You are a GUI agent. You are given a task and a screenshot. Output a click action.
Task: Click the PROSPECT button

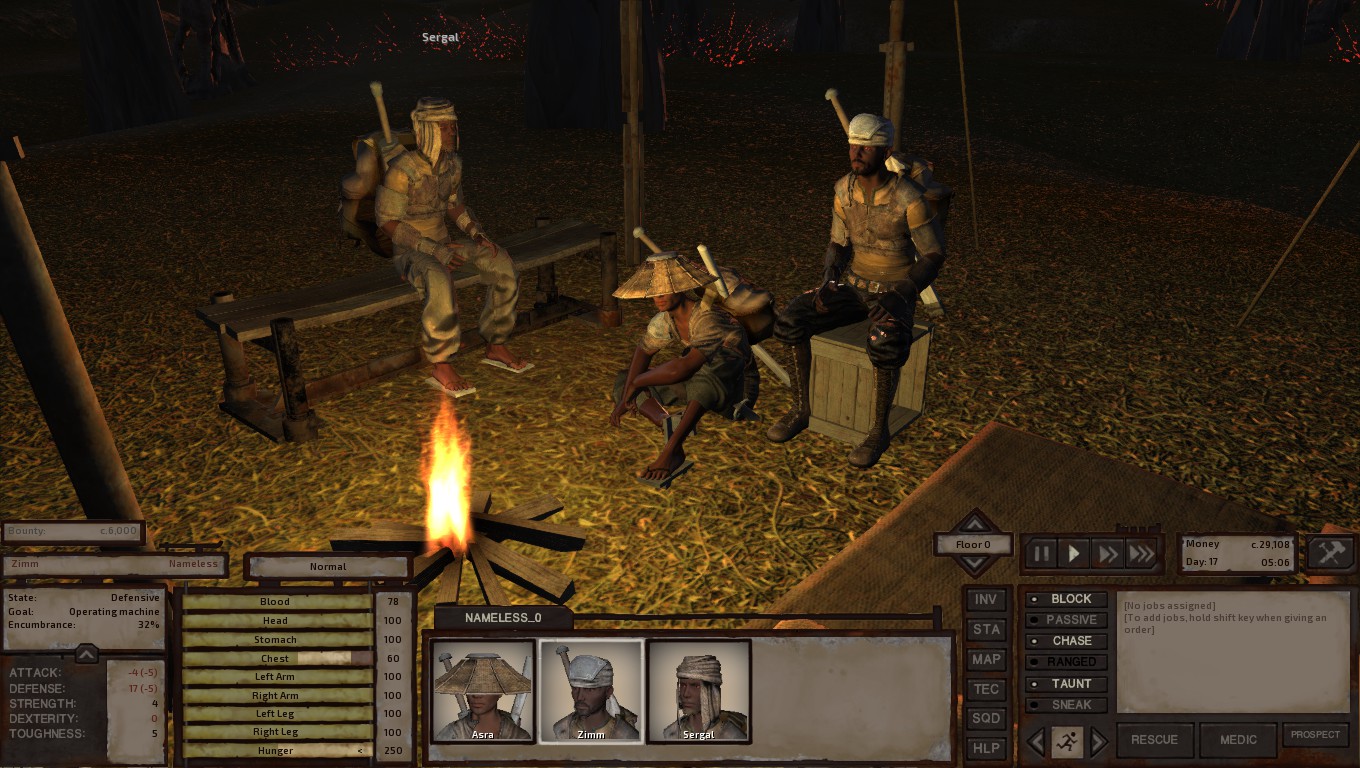pos(1315,735)
